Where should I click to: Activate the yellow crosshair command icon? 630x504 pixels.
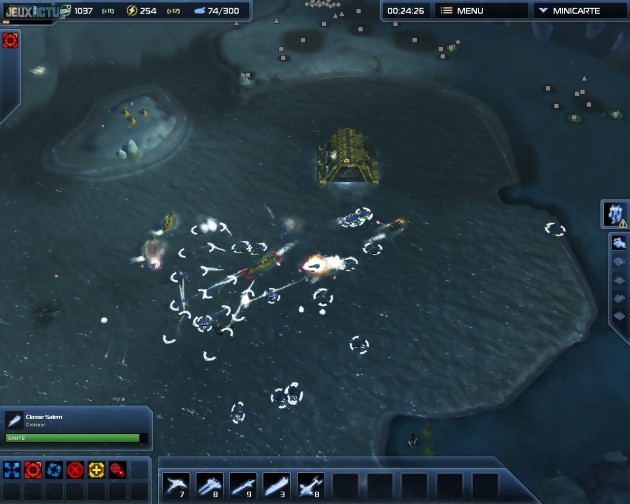click(96, 469)
